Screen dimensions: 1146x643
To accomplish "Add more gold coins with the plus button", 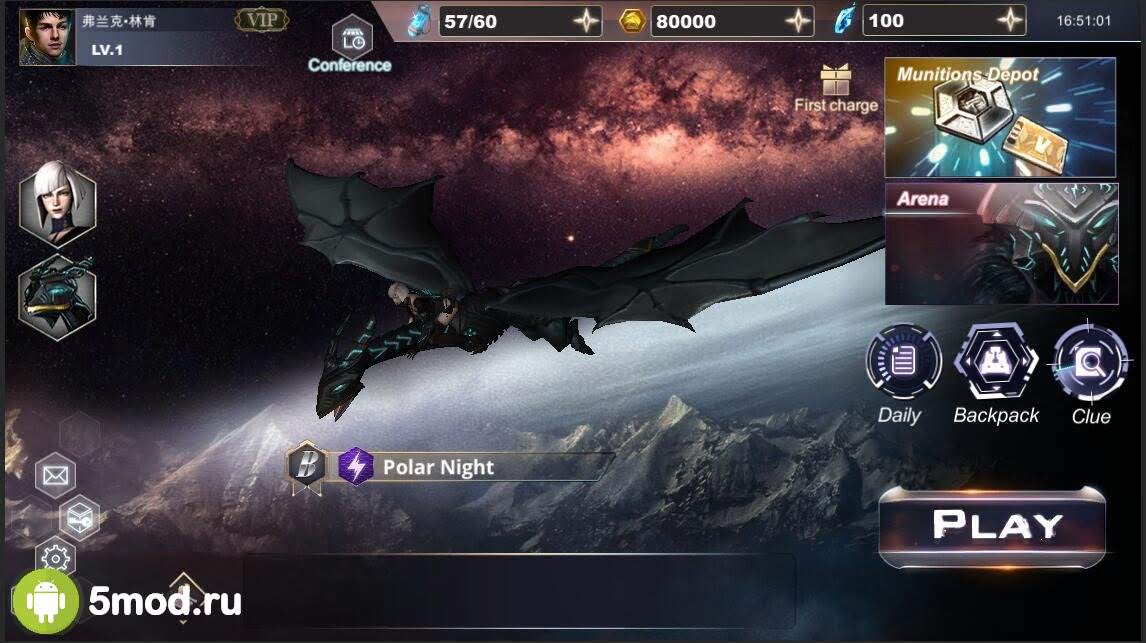I will click(x=799, y=21).
